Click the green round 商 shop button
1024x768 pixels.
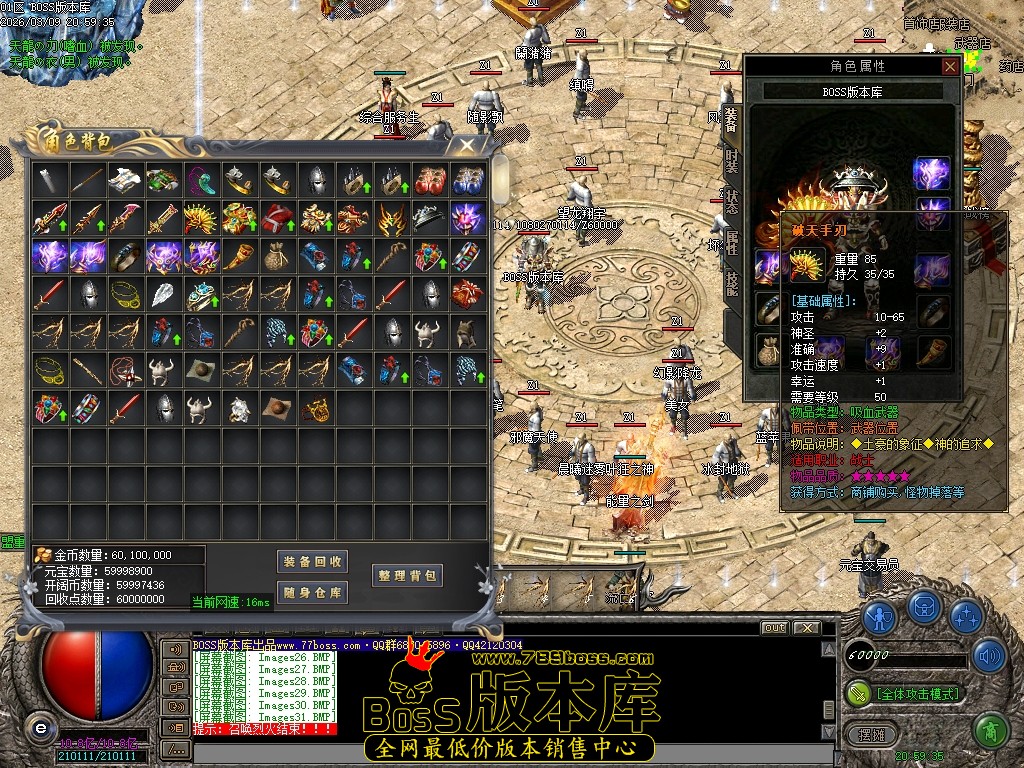point(989,730)
